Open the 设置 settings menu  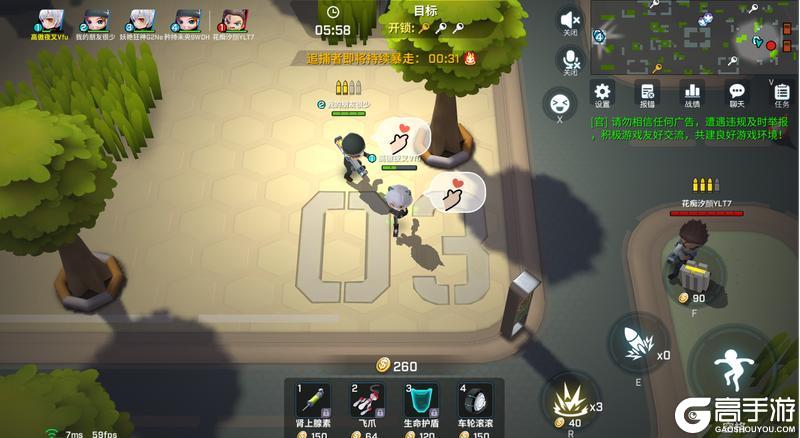pyautogui.click(x=602, y=92)
